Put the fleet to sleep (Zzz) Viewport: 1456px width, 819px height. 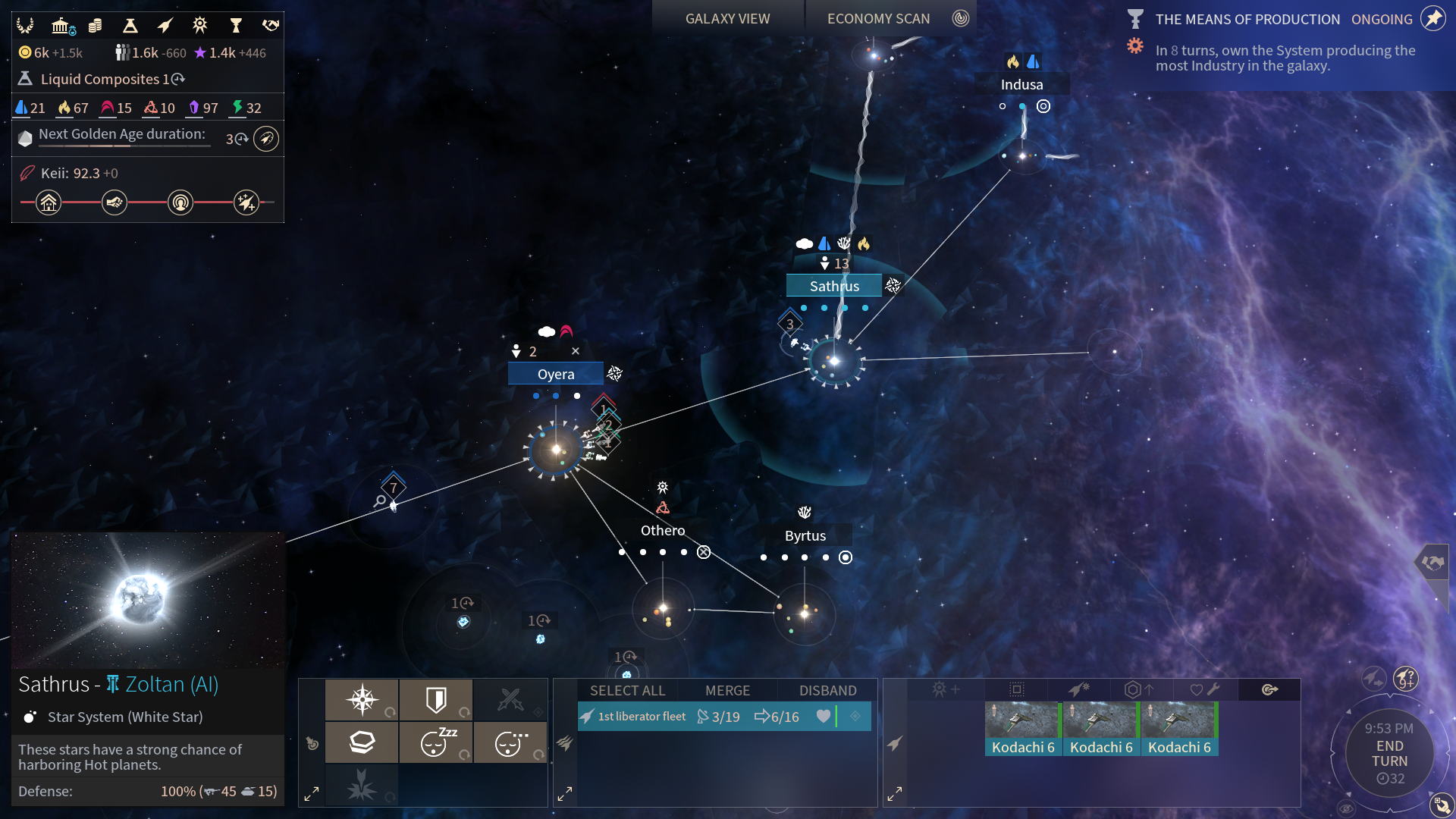click(x=436, y=742)
